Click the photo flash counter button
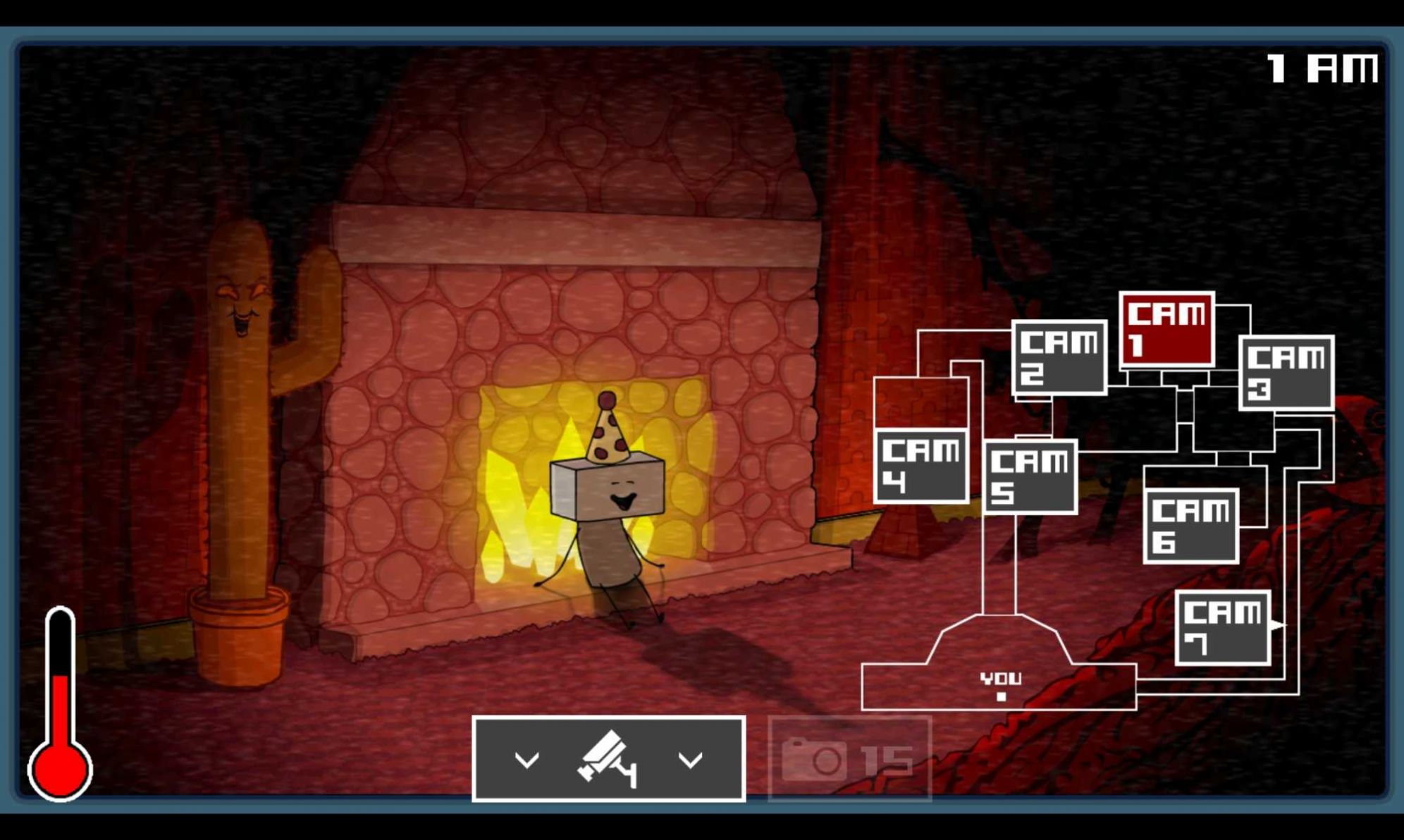The image size is (1404, 840). [850, 760]
